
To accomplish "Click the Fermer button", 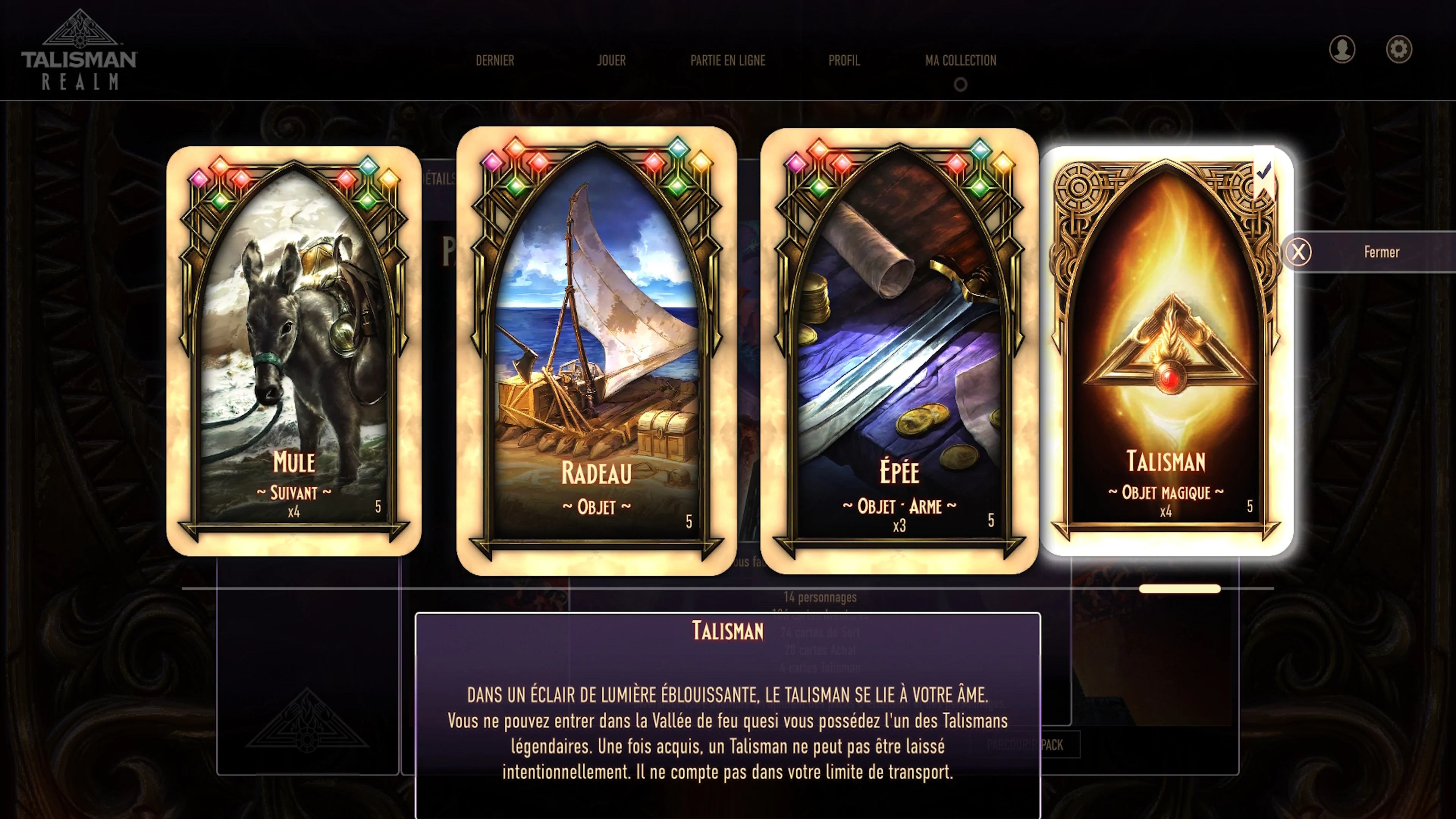I will click(x=1381, y=252).
